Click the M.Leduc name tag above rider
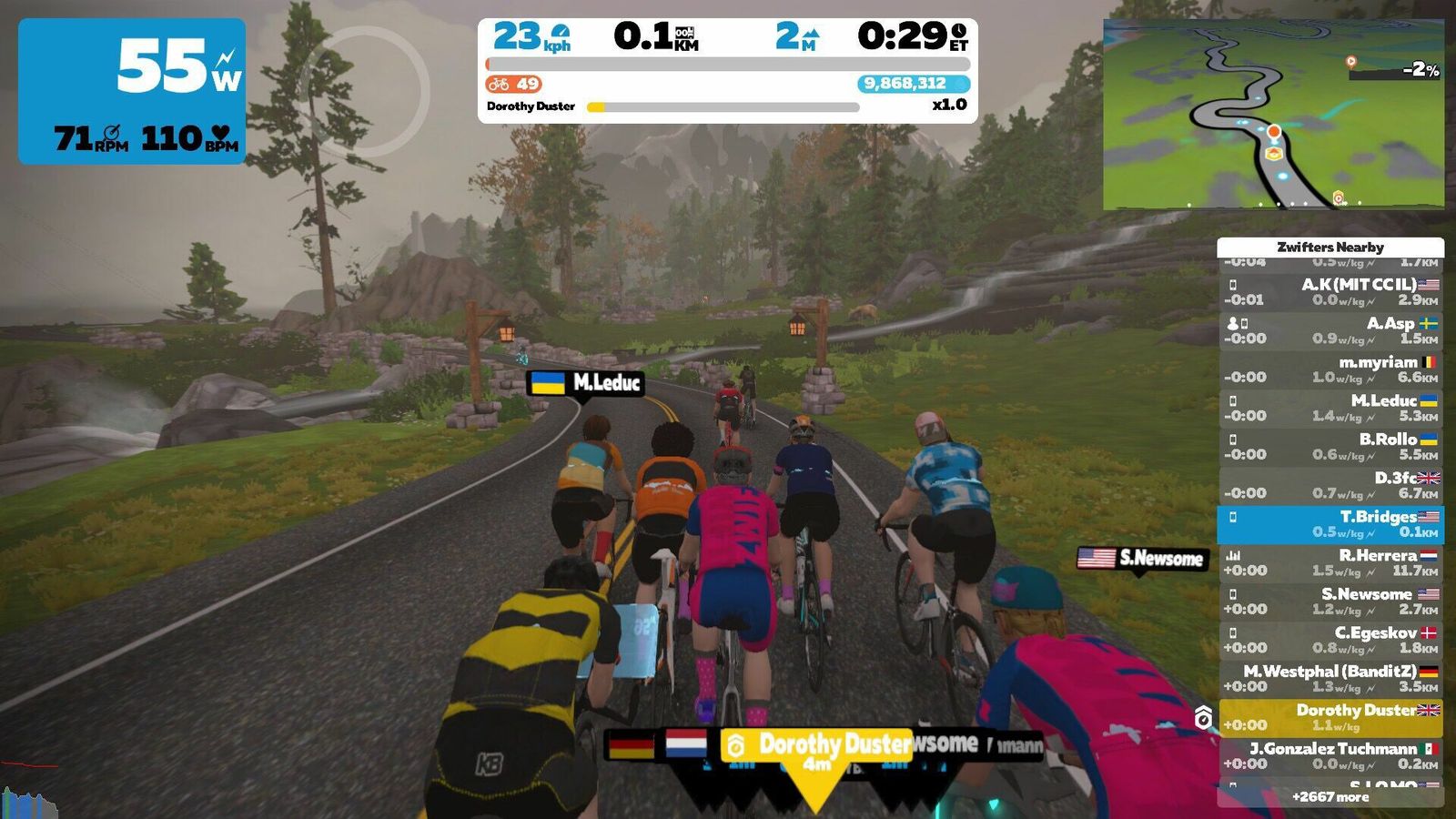 click(x=586, y=383)
